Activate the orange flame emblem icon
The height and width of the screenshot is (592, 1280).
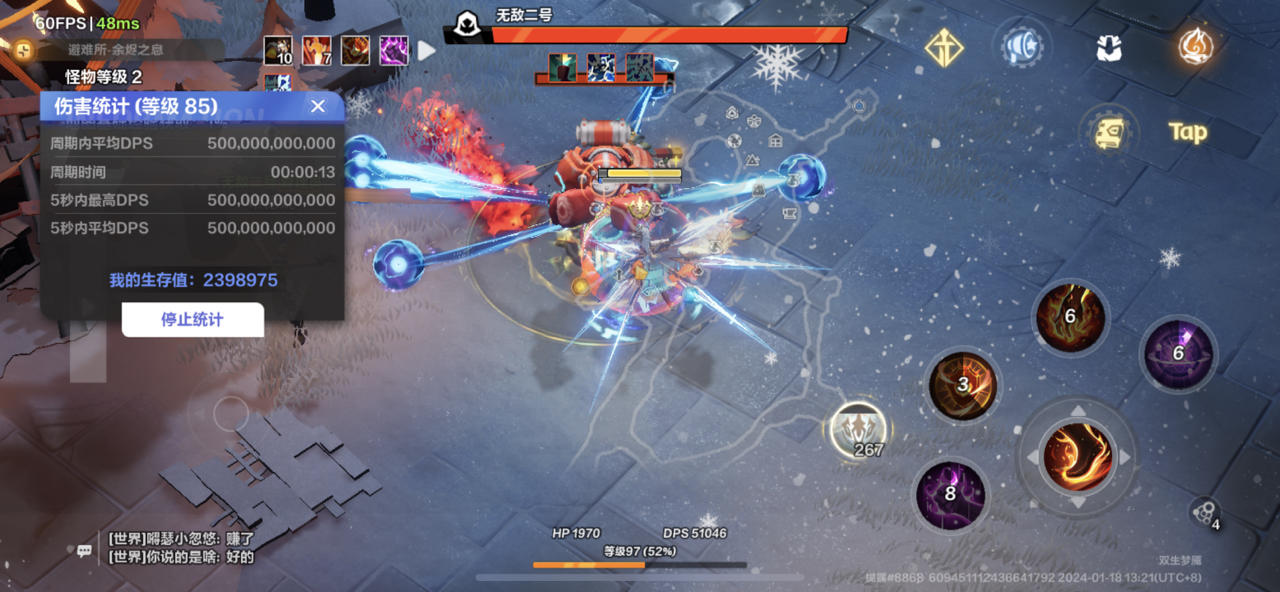pos(1194,46)
